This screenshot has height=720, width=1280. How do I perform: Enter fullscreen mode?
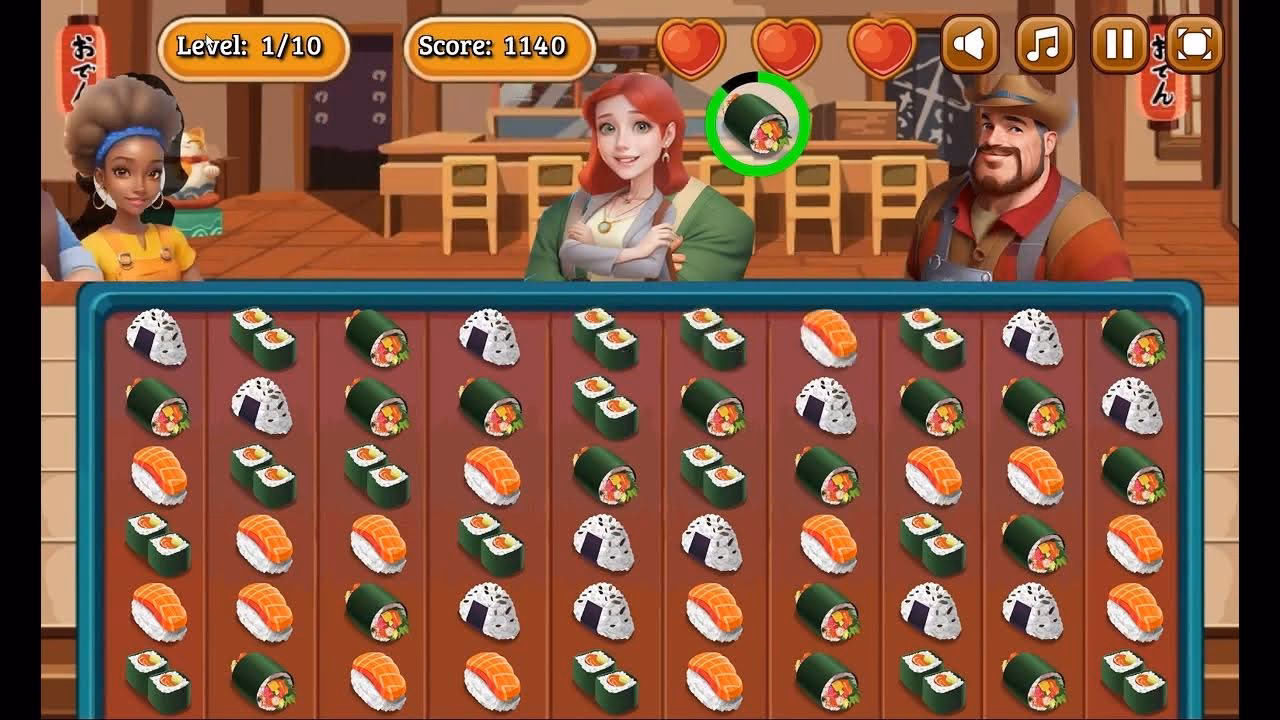[1192, 44]
